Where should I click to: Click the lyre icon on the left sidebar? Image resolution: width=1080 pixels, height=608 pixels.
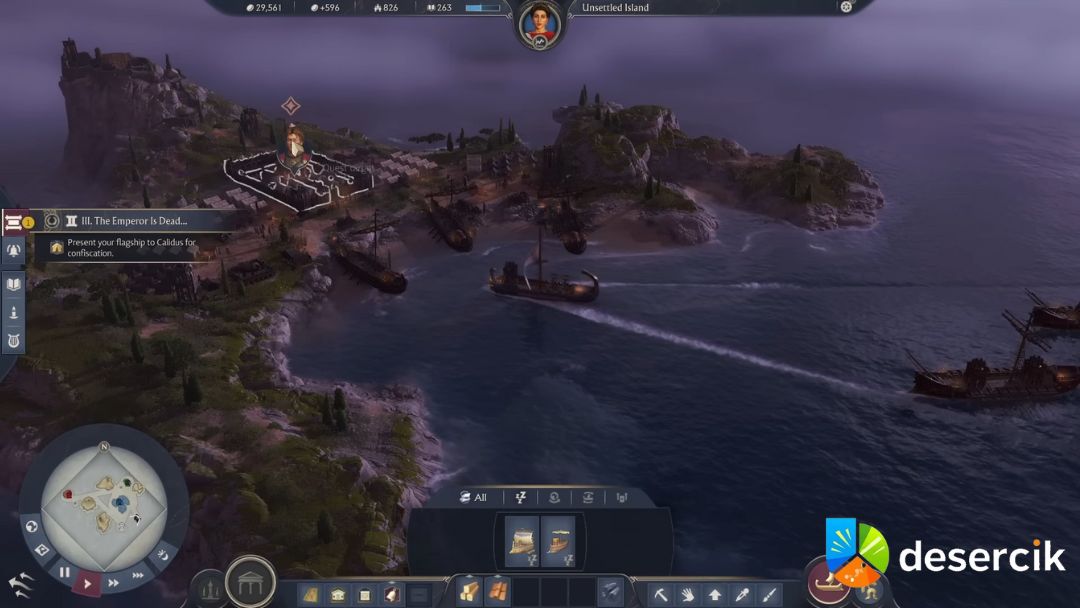[x=14, y=340]
